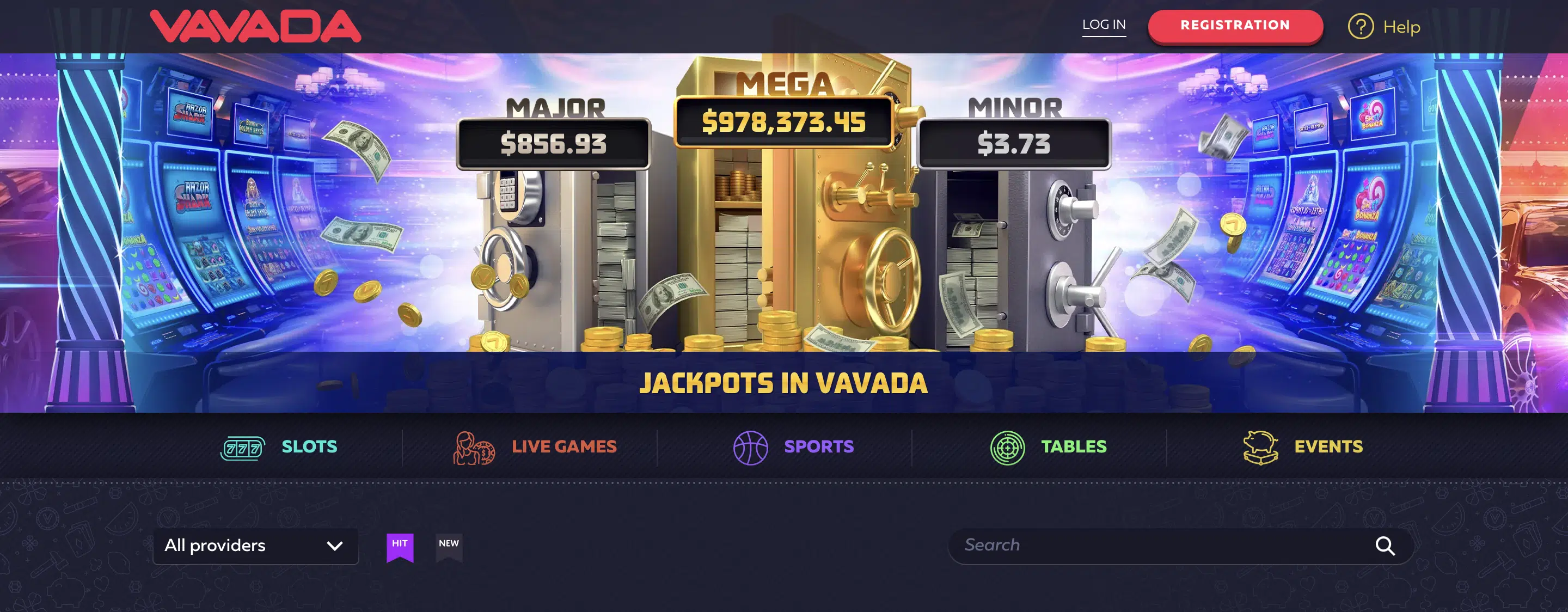Collapse the All providers selector
The height and width of the screenshot is (612, 1568).
pyautogui.click(x=256, y=546)
